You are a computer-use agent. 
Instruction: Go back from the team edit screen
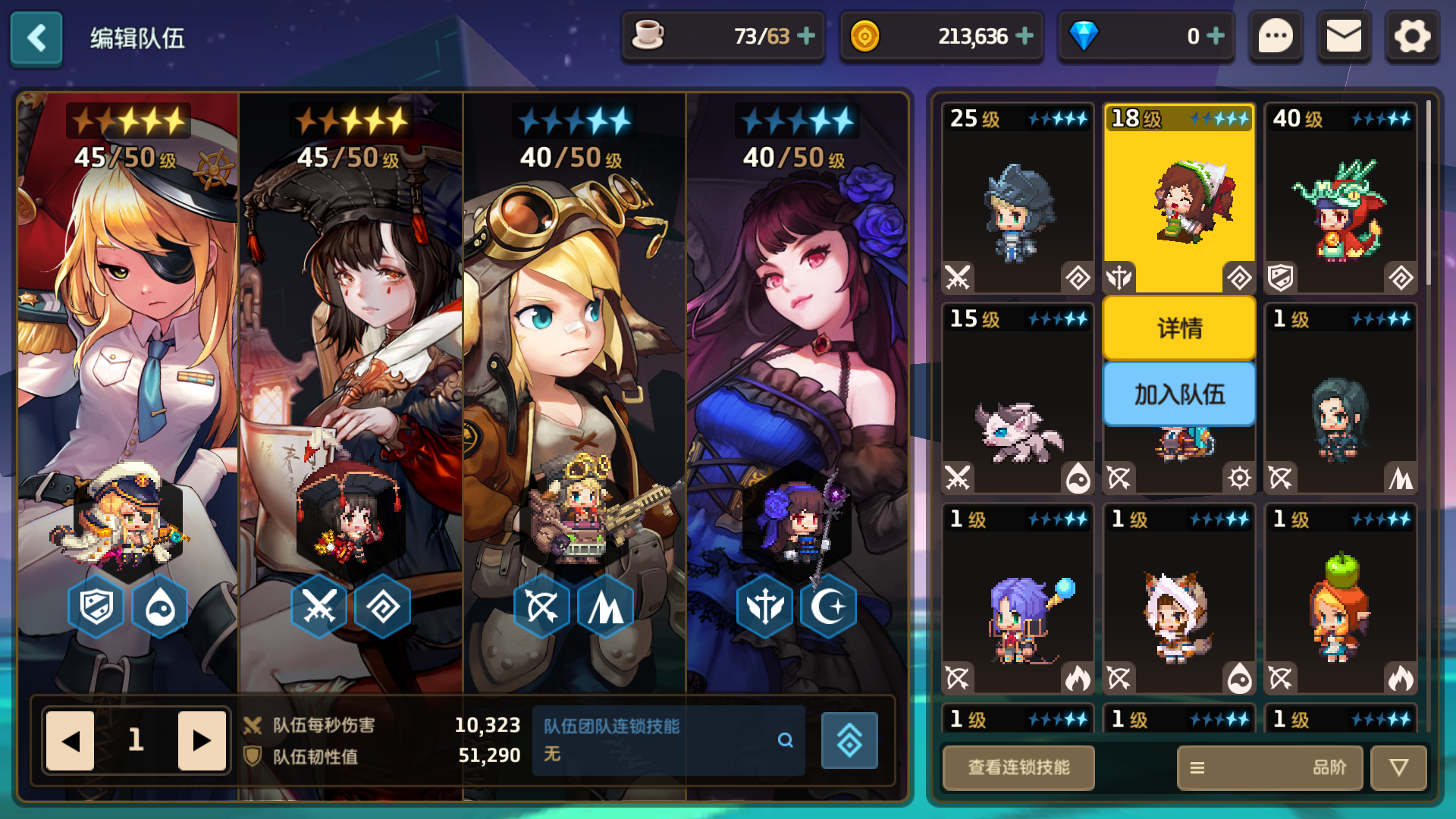pos(36,38)
